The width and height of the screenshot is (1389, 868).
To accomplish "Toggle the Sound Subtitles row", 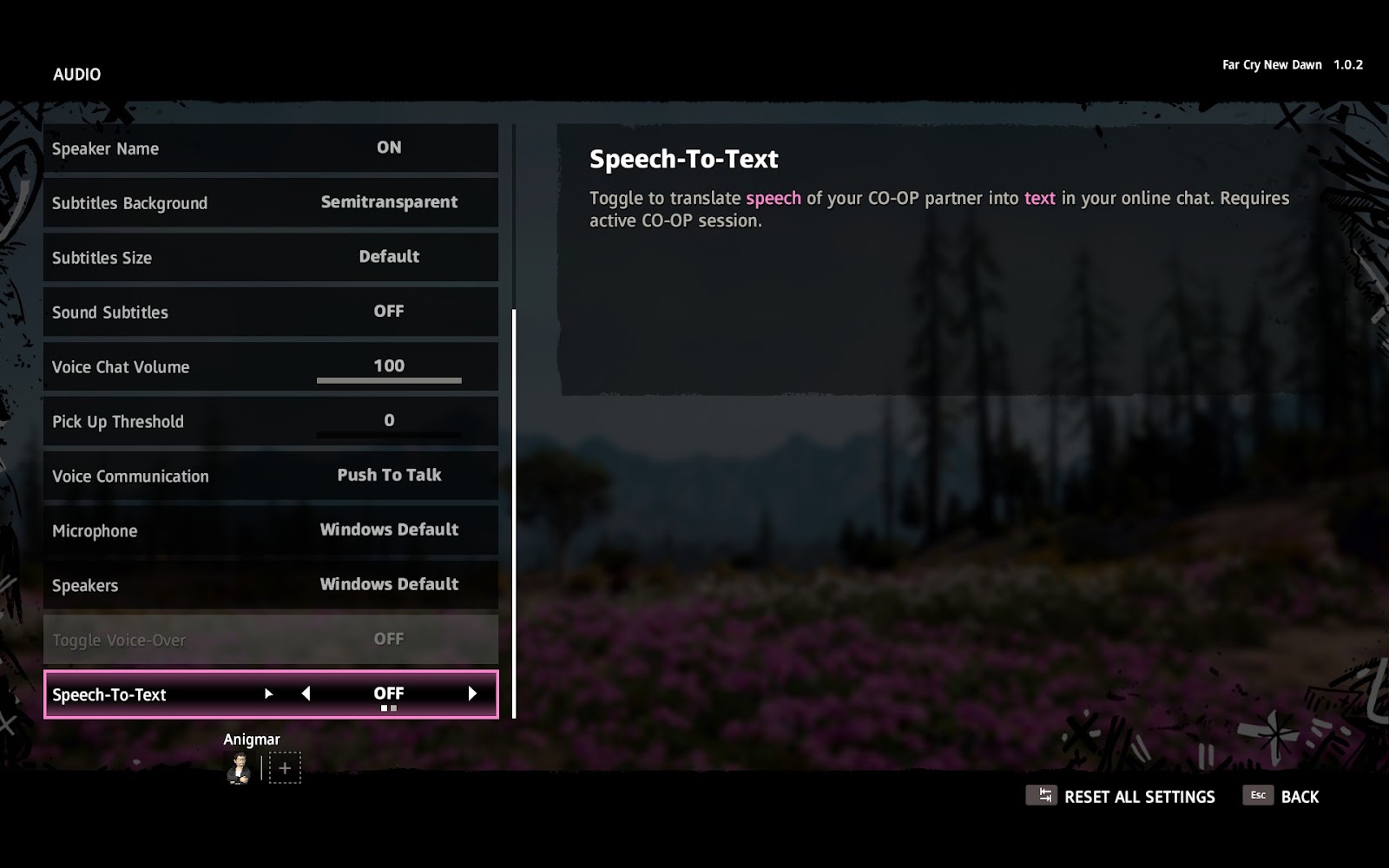I will [270, 312].
